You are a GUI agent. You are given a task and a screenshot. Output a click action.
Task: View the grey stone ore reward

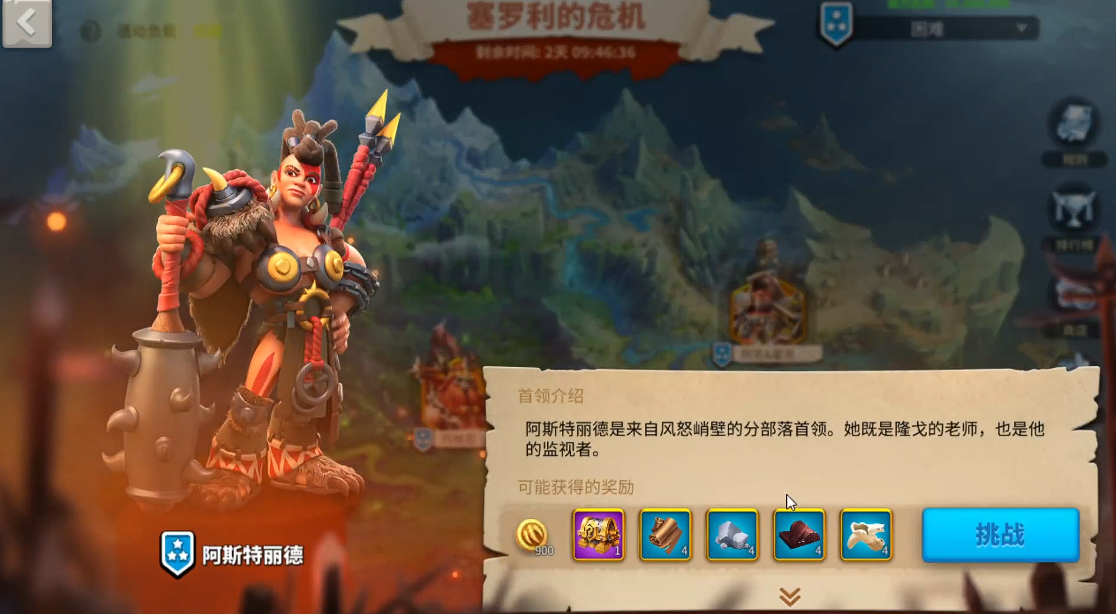click(x=732, y=535)
